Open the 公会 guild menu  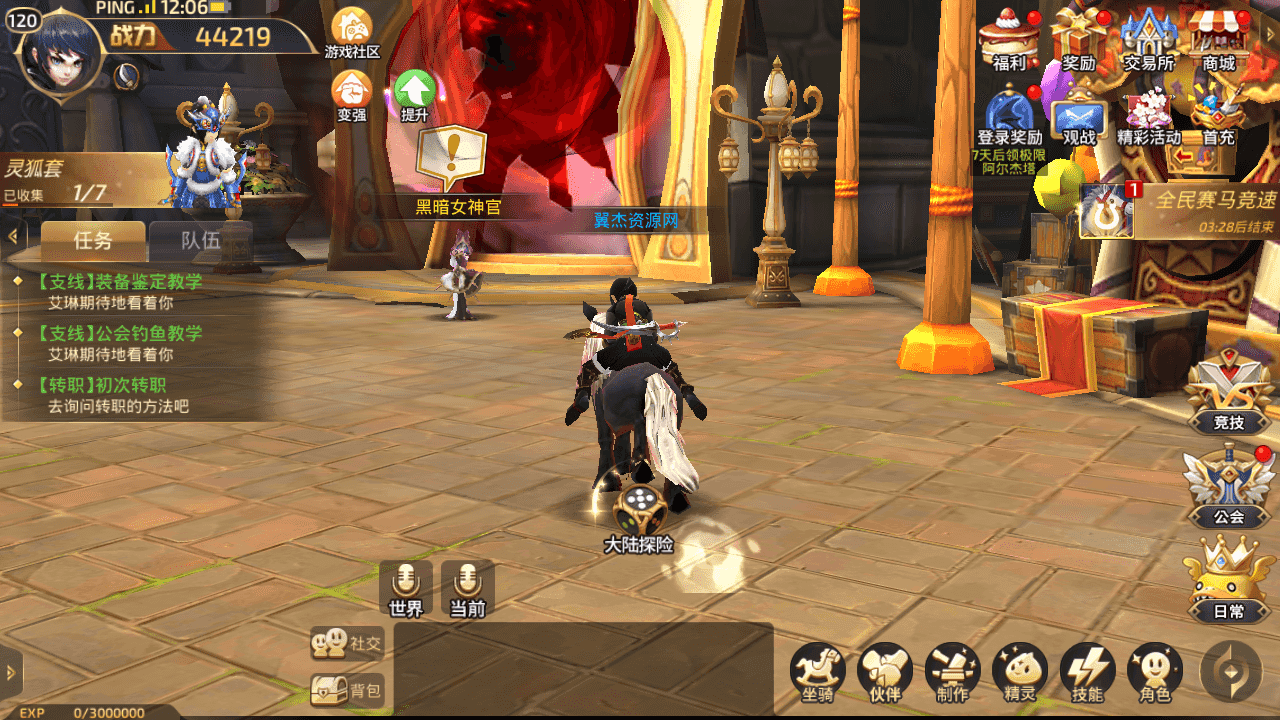click(1228, 488)
